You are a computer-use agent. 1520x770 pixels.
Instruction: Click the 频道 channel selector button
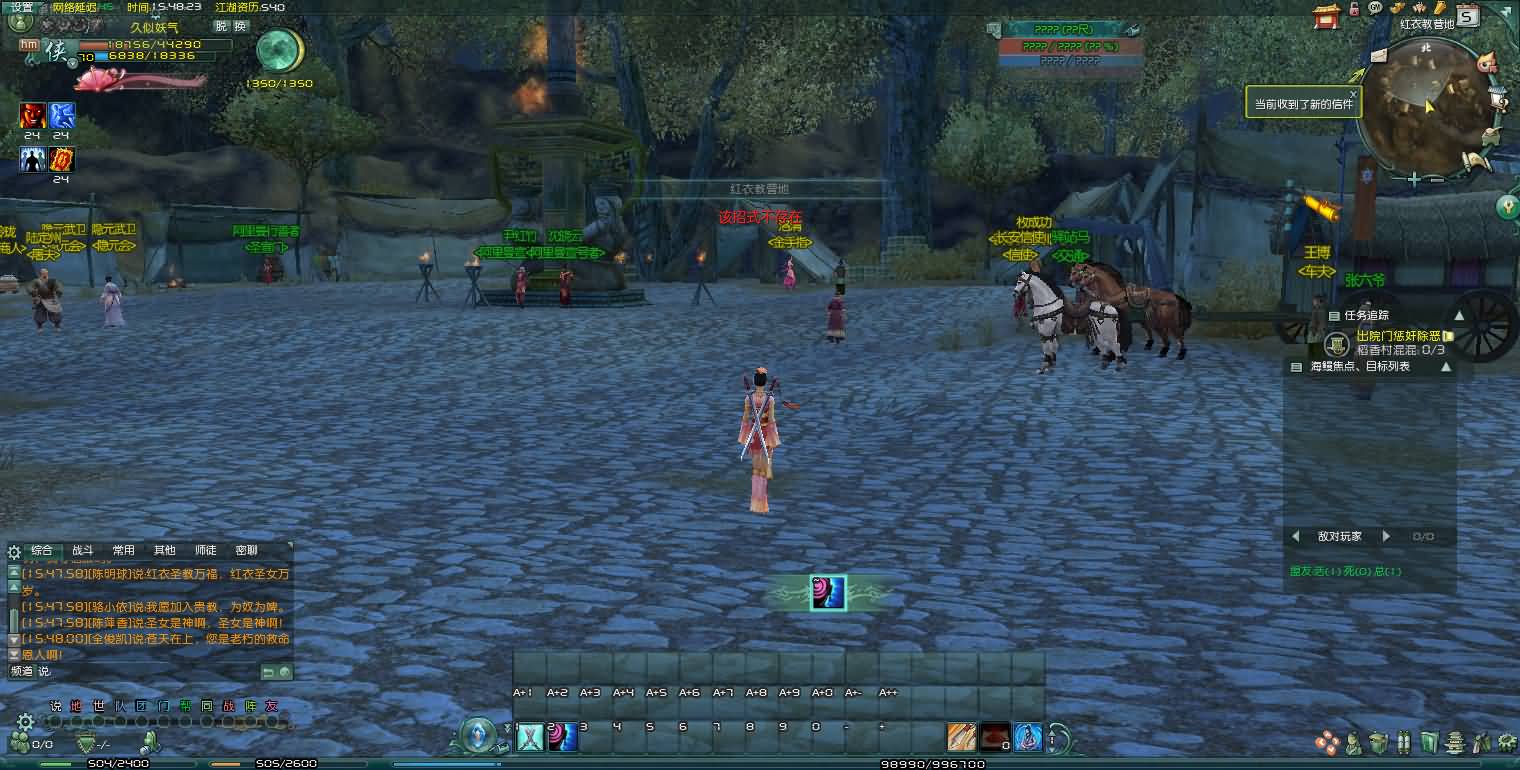[x=22, y=671]
